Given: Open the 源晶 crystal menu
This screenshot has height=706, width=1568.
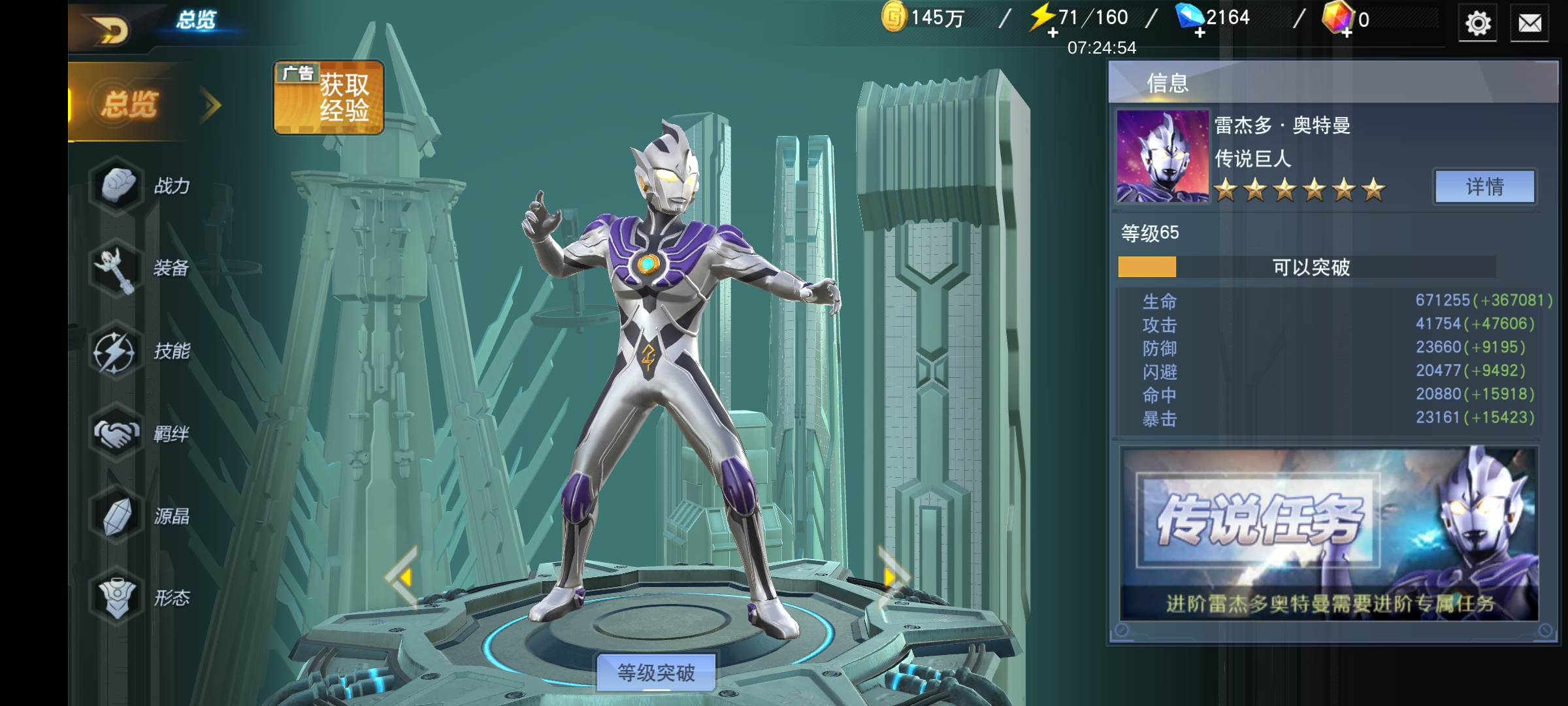Looking at the screenshot, I should 144,516.
